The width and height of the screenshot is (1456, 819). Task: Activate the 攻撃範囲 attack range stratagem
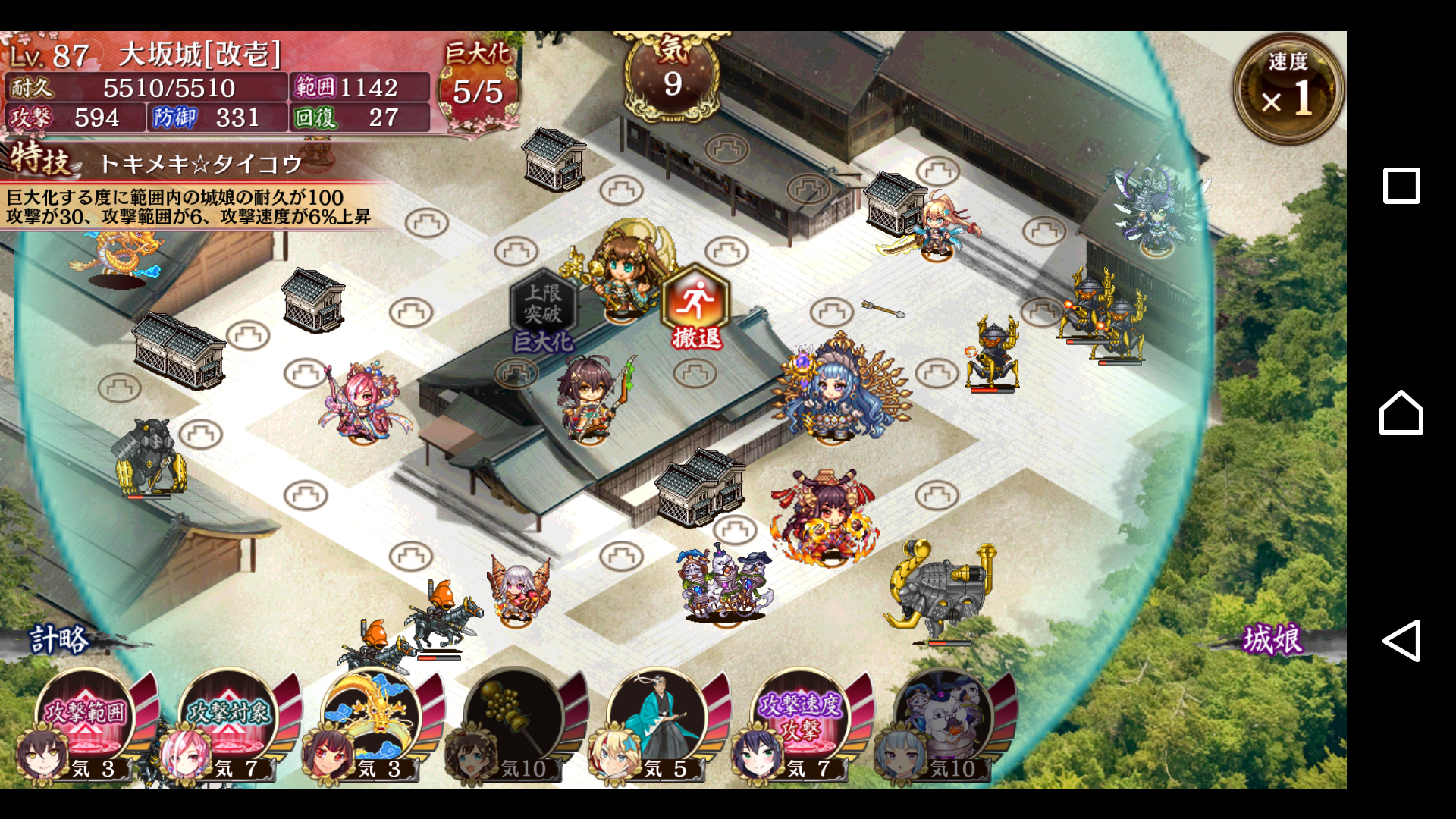[x=86, y=717]
